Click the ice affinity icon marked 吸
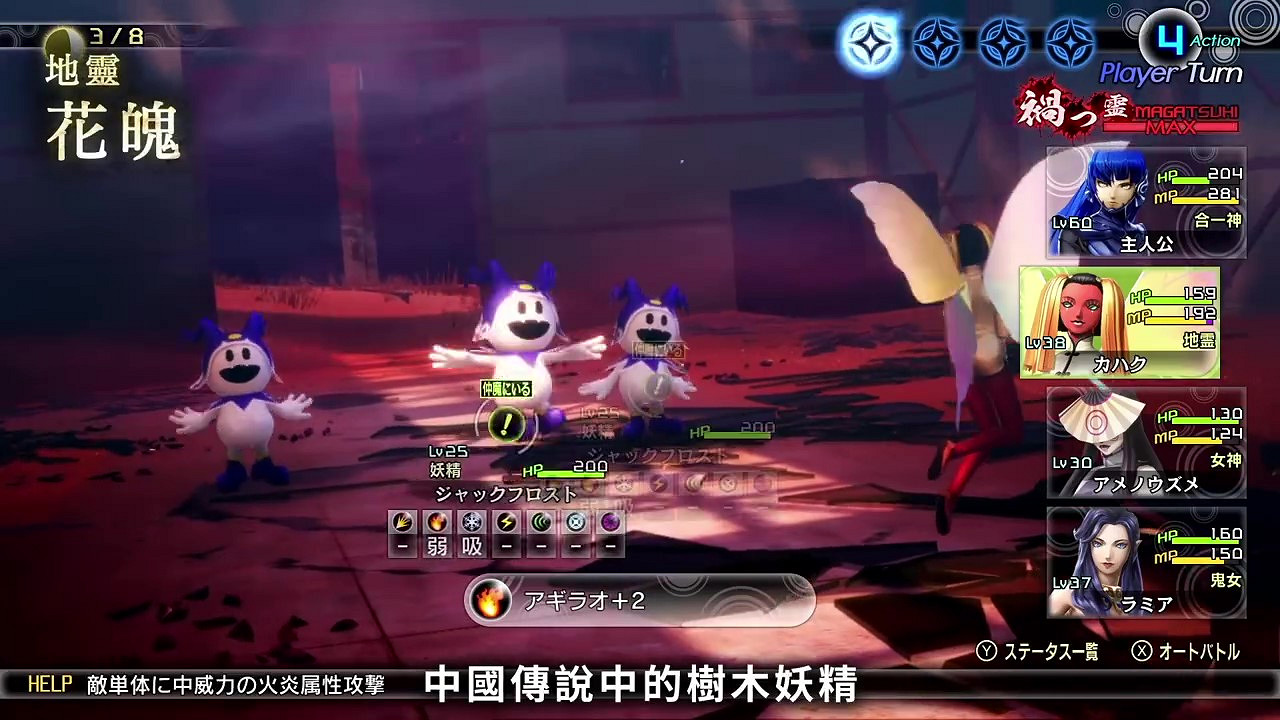1280x720 pixels. [x=470, y=522]
